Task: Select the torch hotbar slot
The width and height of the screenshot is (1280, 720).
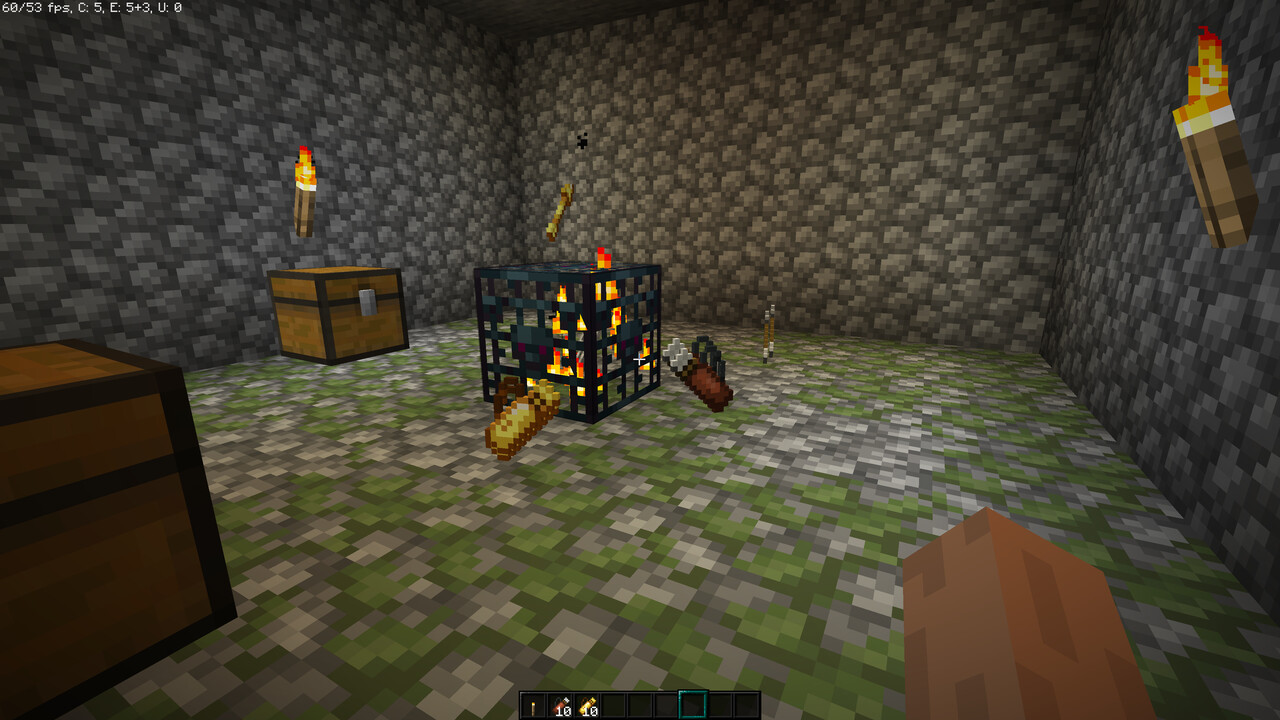Action: click(x=533, y=706)
